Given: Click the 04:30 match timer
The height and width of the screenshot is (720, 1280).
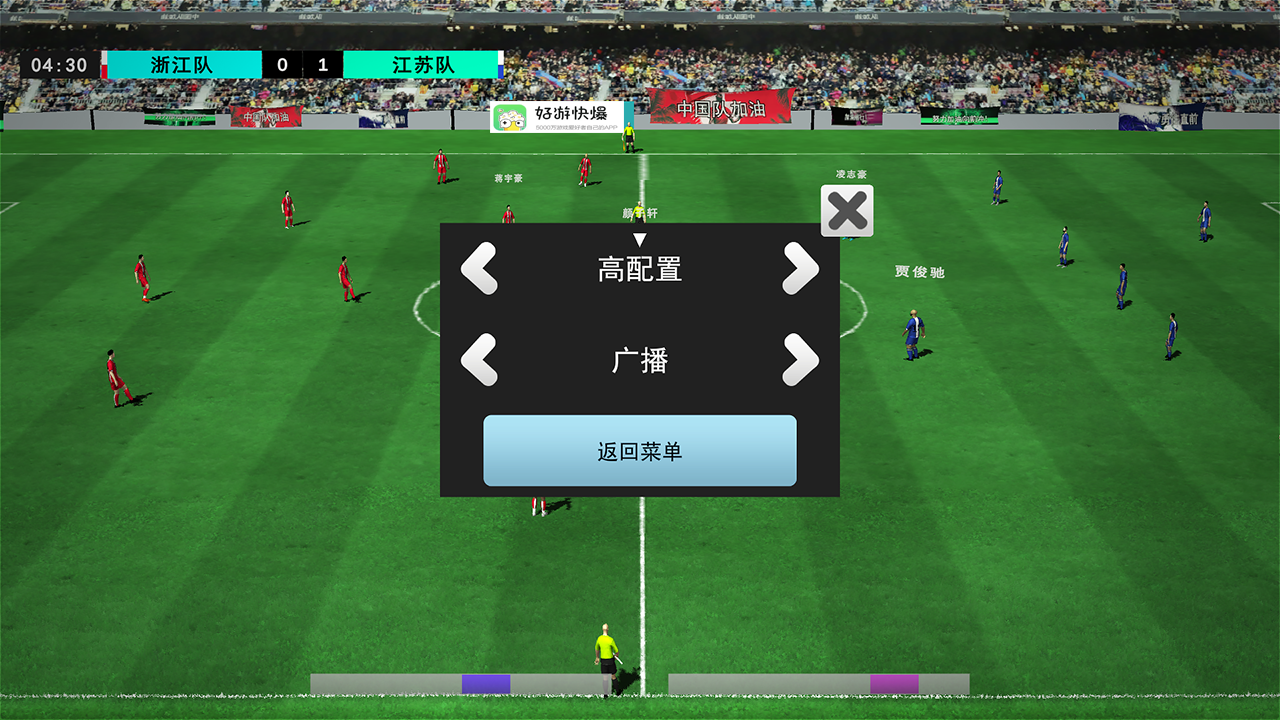Looking at the screenshot, I should click(x=57, y=63).
